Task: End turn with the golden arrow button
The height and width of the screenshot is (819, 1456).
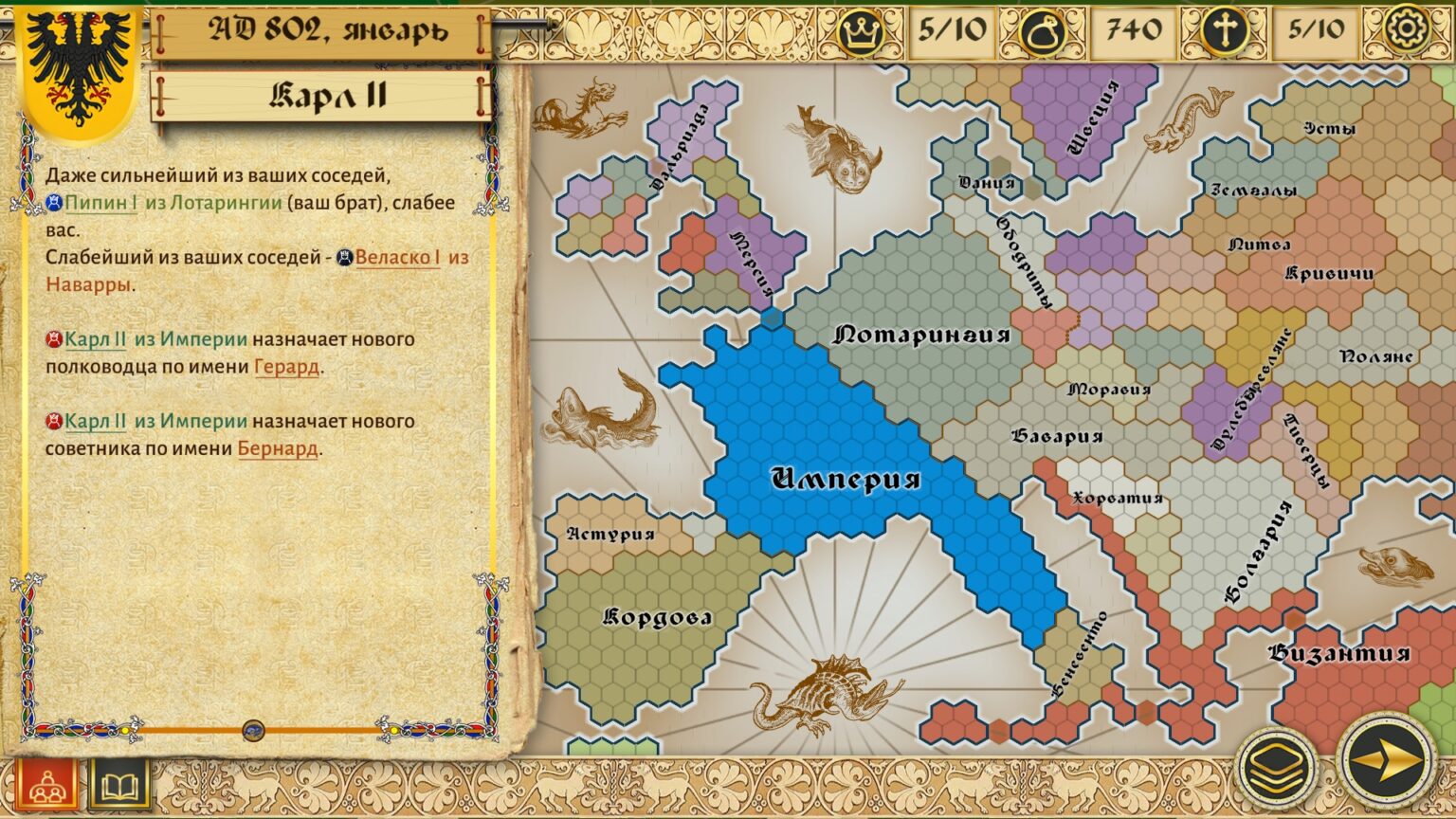Action: click(1386, 760)
